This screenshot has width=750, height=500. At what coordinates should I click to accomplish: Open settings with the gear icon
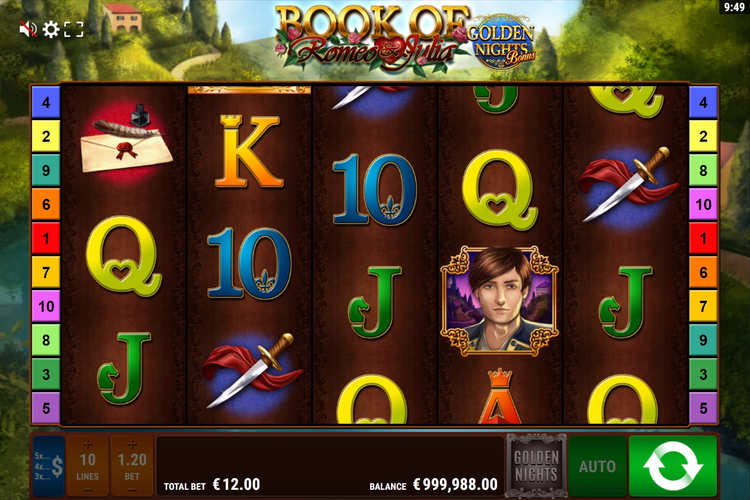coord(51,29)
